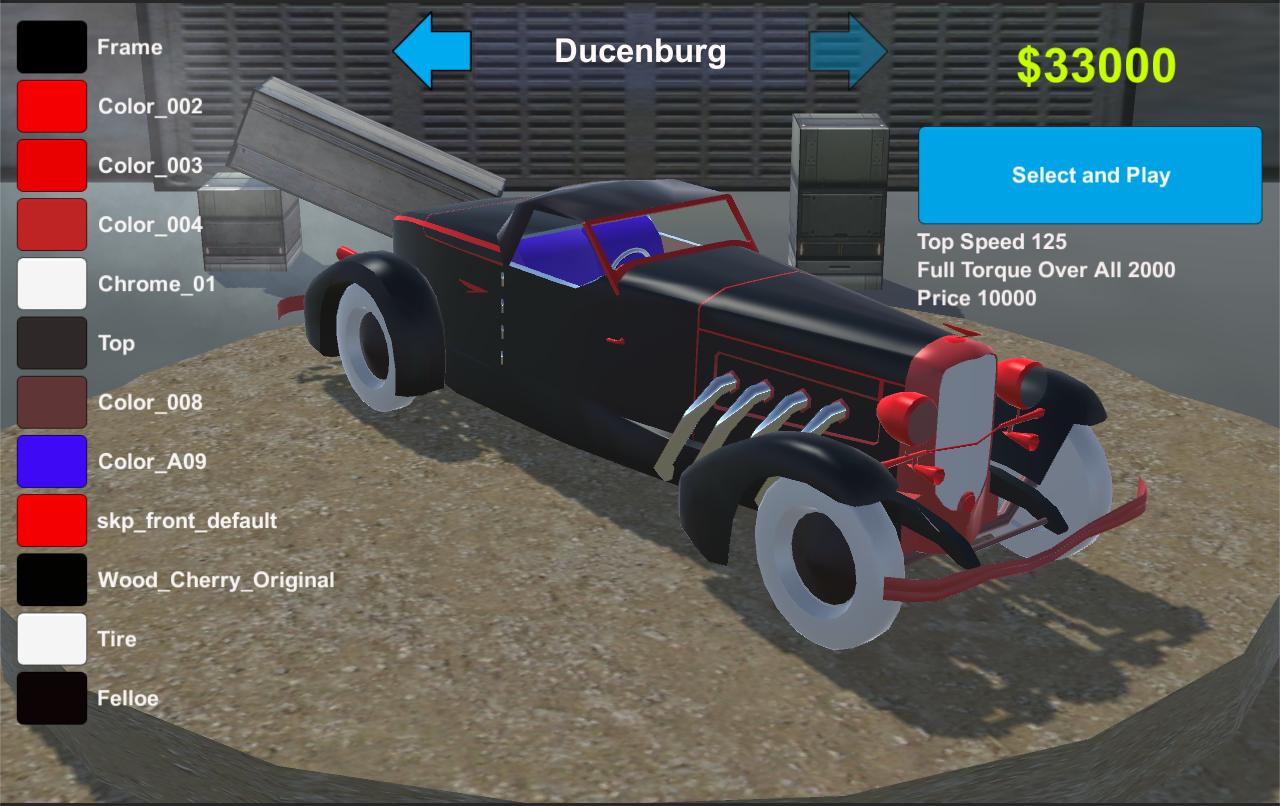The image size is (1280, 806).
Task: Select the skp_front_default swatch
Action: [x=51, y=520]
